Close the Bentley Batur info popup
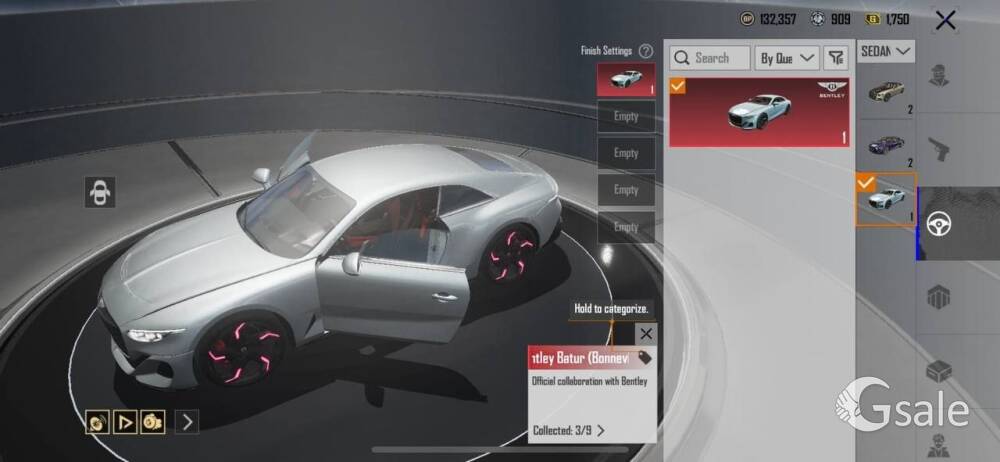Screen dimensions: 1000x462 (x=647, y=334)
